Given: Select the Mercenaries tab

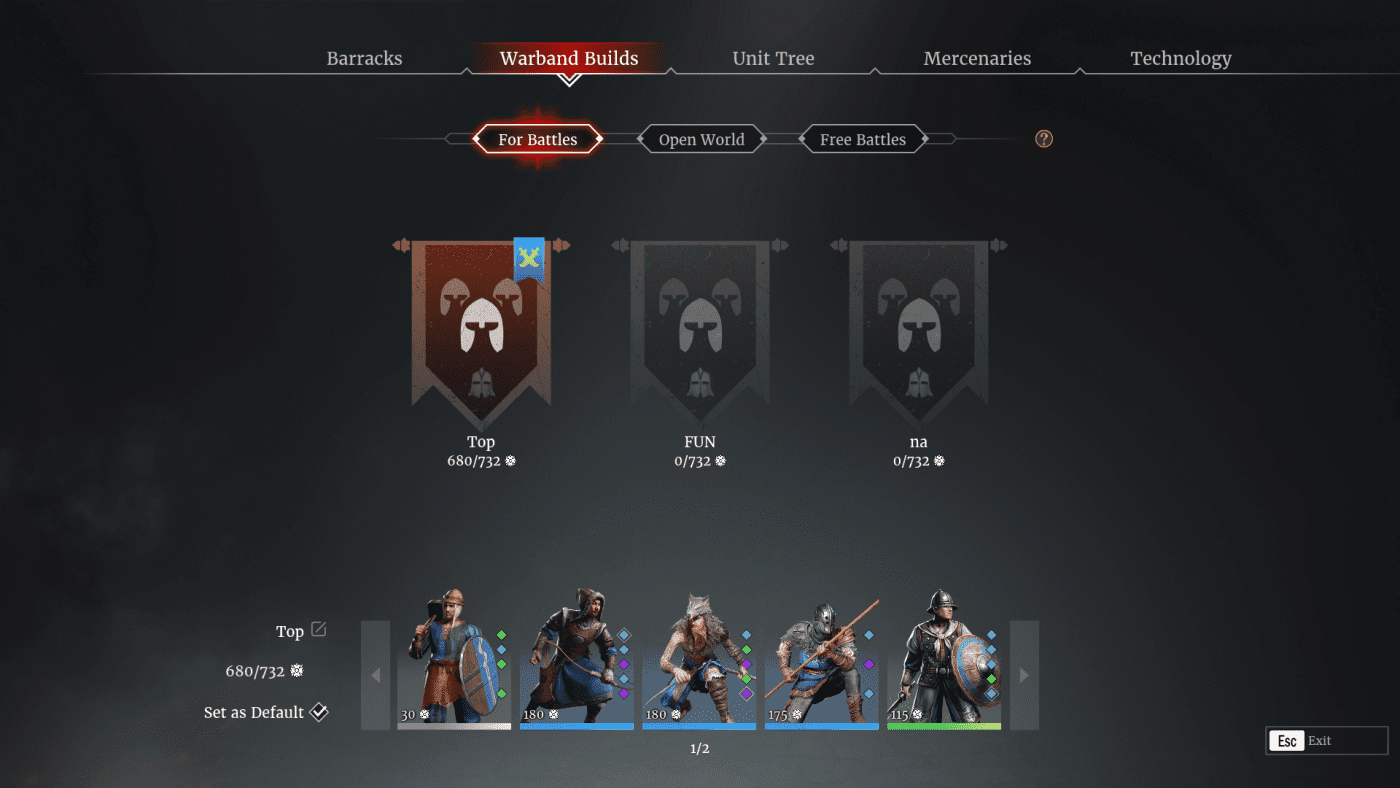Looking at the screenshot, I should click(977, 58).
